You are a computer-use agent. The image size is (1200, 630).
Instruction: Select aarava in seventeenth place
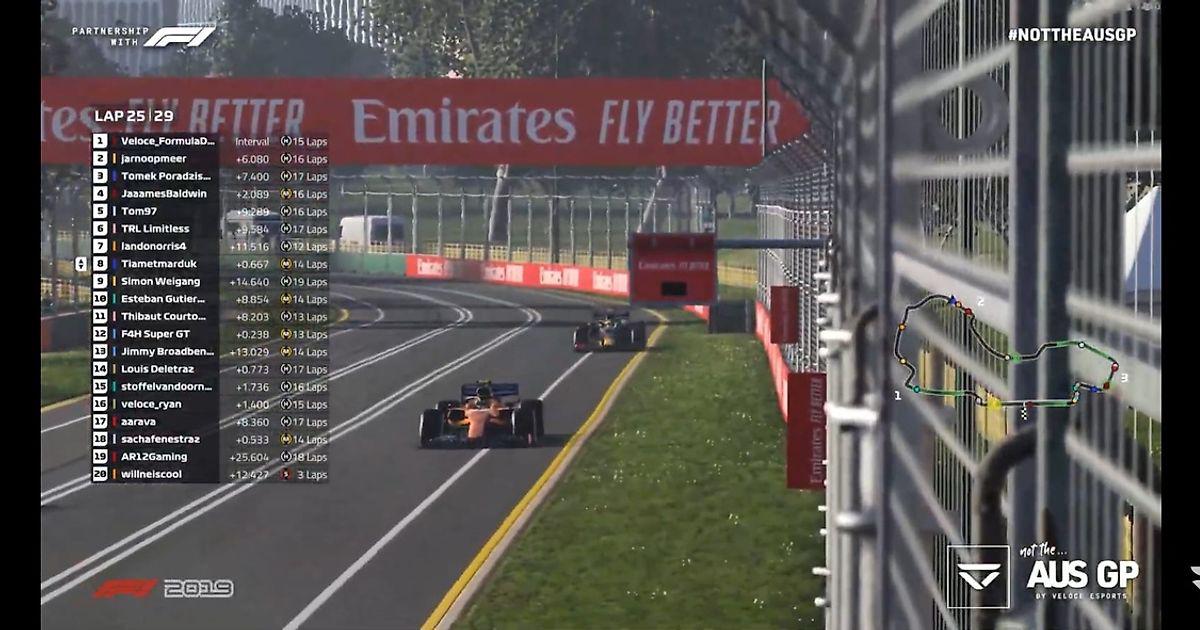pyautogui.click(x=139, y=421)
